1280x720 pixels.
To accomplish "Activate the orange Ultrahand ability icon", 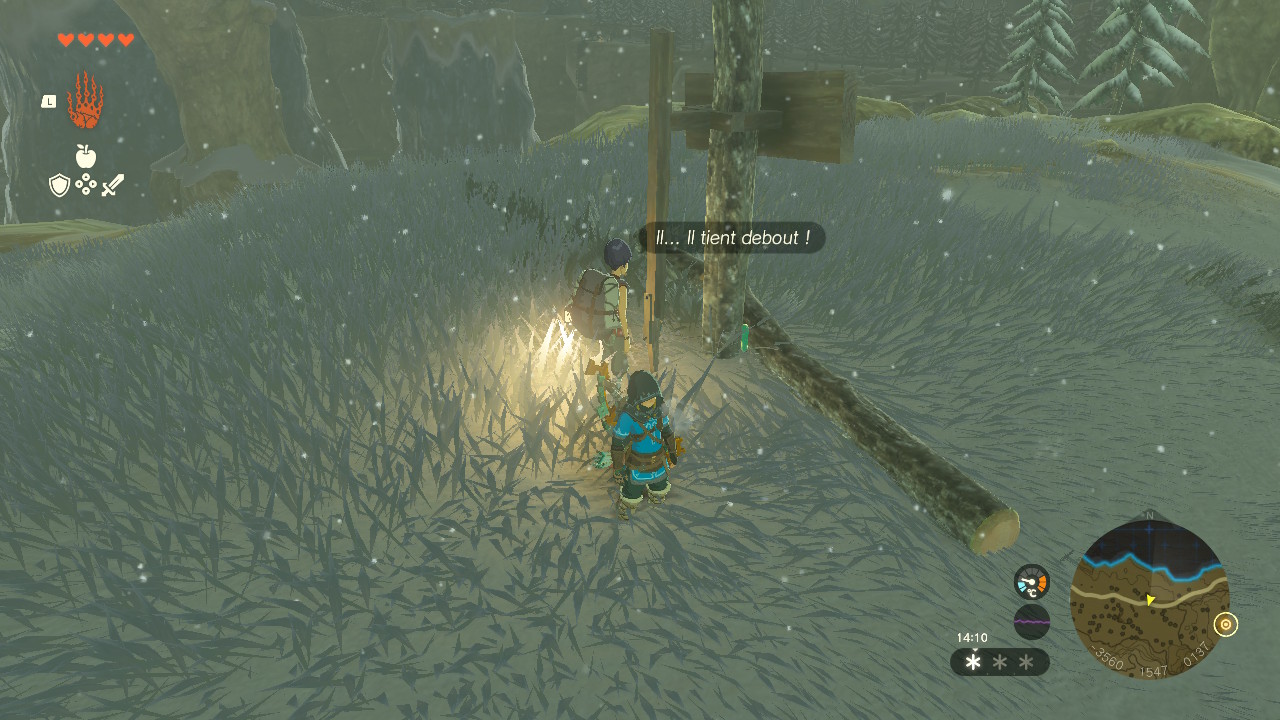I will pos(85,100).
